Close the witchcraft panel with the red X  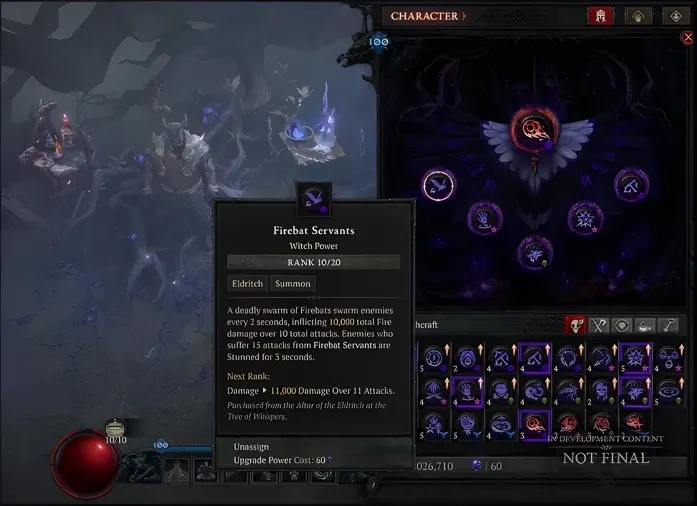pos(686,38)
